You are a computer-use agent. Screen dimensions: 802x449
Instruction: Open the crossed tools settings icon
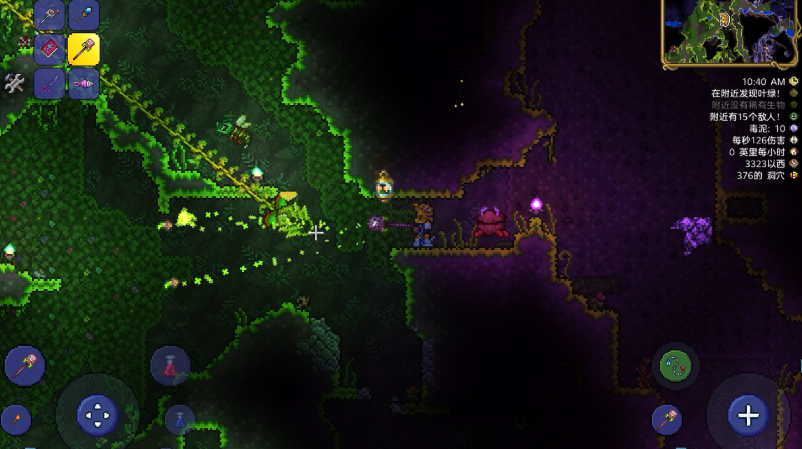(14, 83)
